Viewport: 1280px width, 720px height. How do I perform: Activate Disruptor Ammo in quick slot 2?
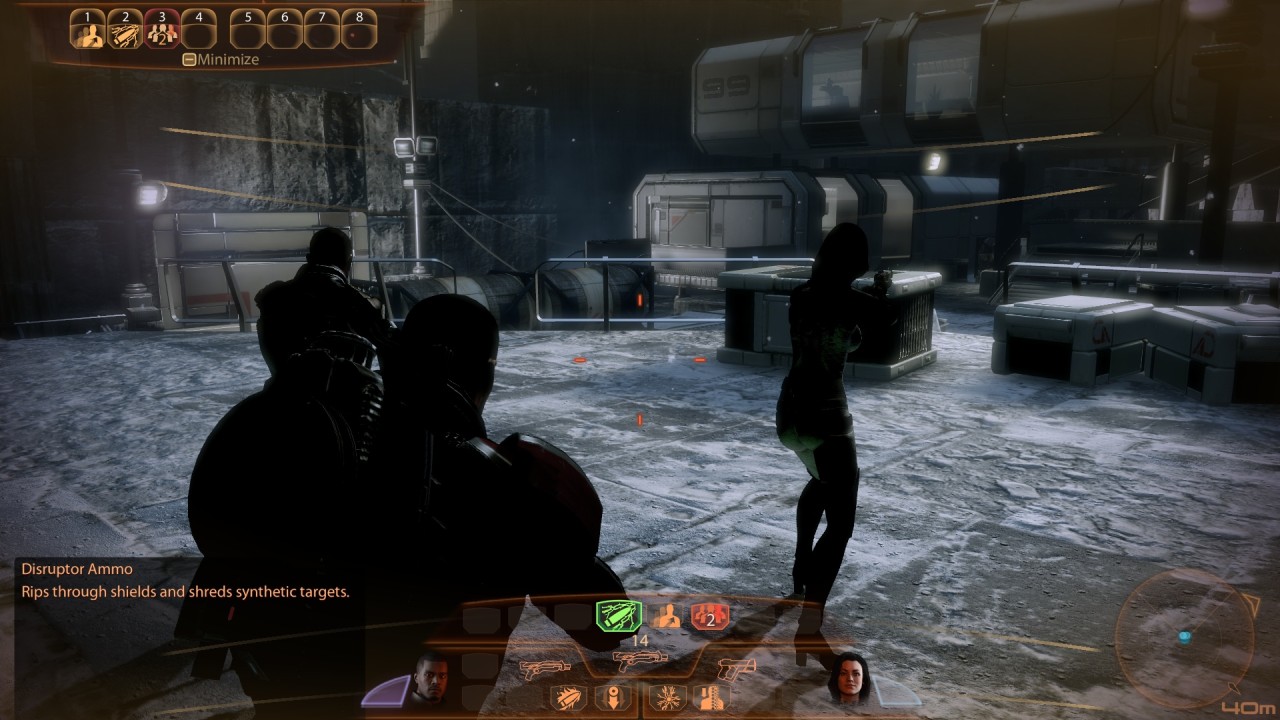[125, 32]
